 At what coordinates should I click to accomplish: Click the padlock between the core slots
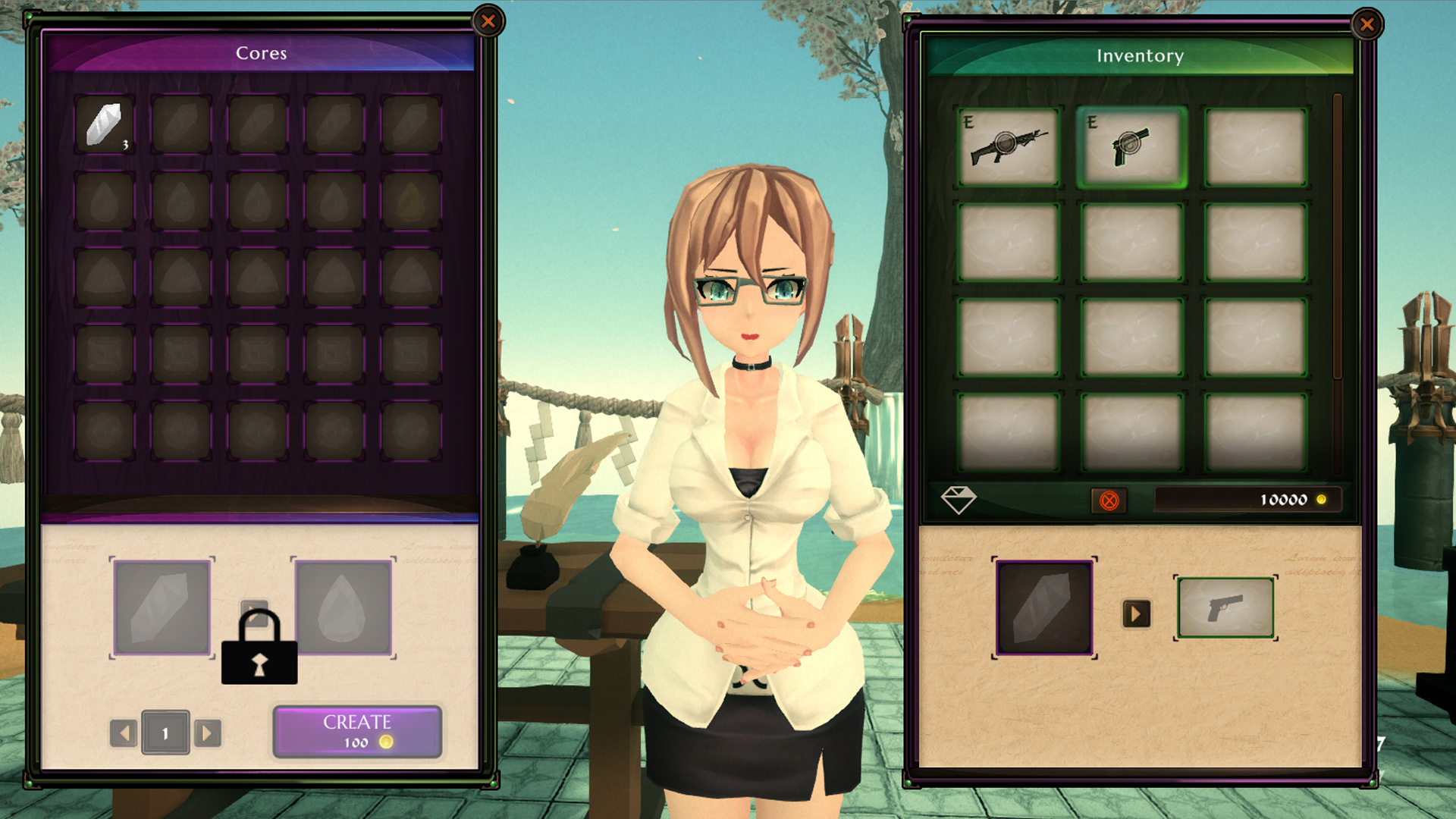258,648
